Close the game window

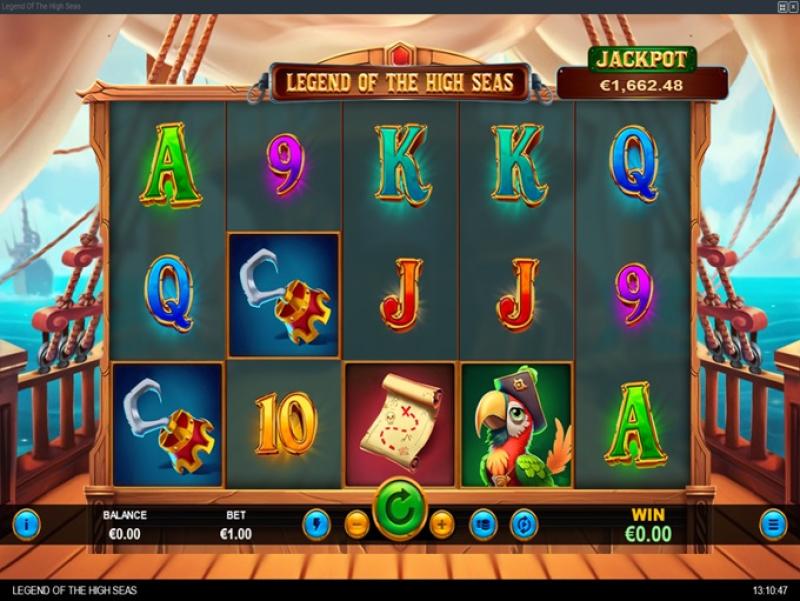coord(792,7)
